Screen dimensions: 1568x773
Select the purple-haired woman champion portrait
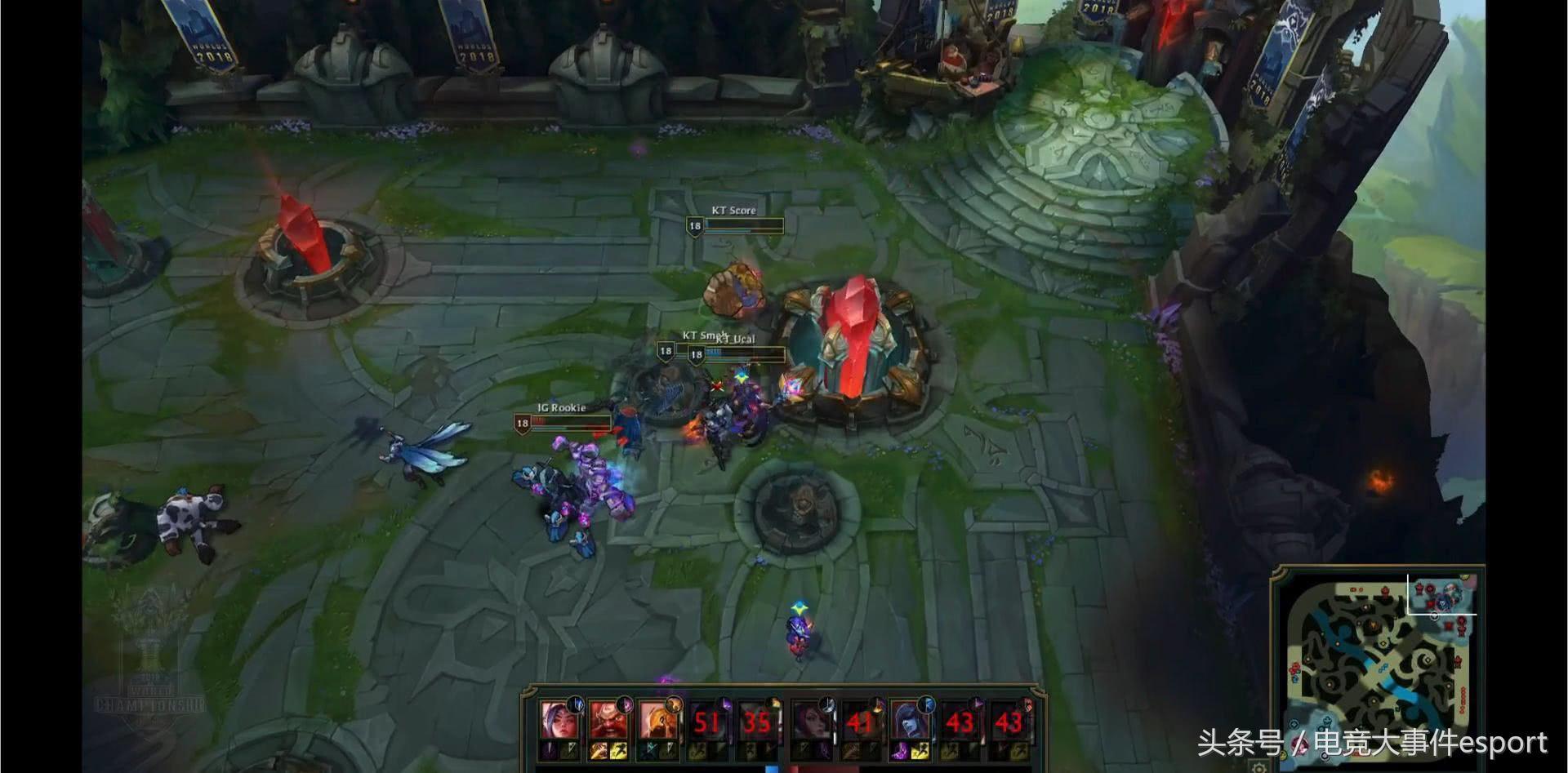coord(559,721)
